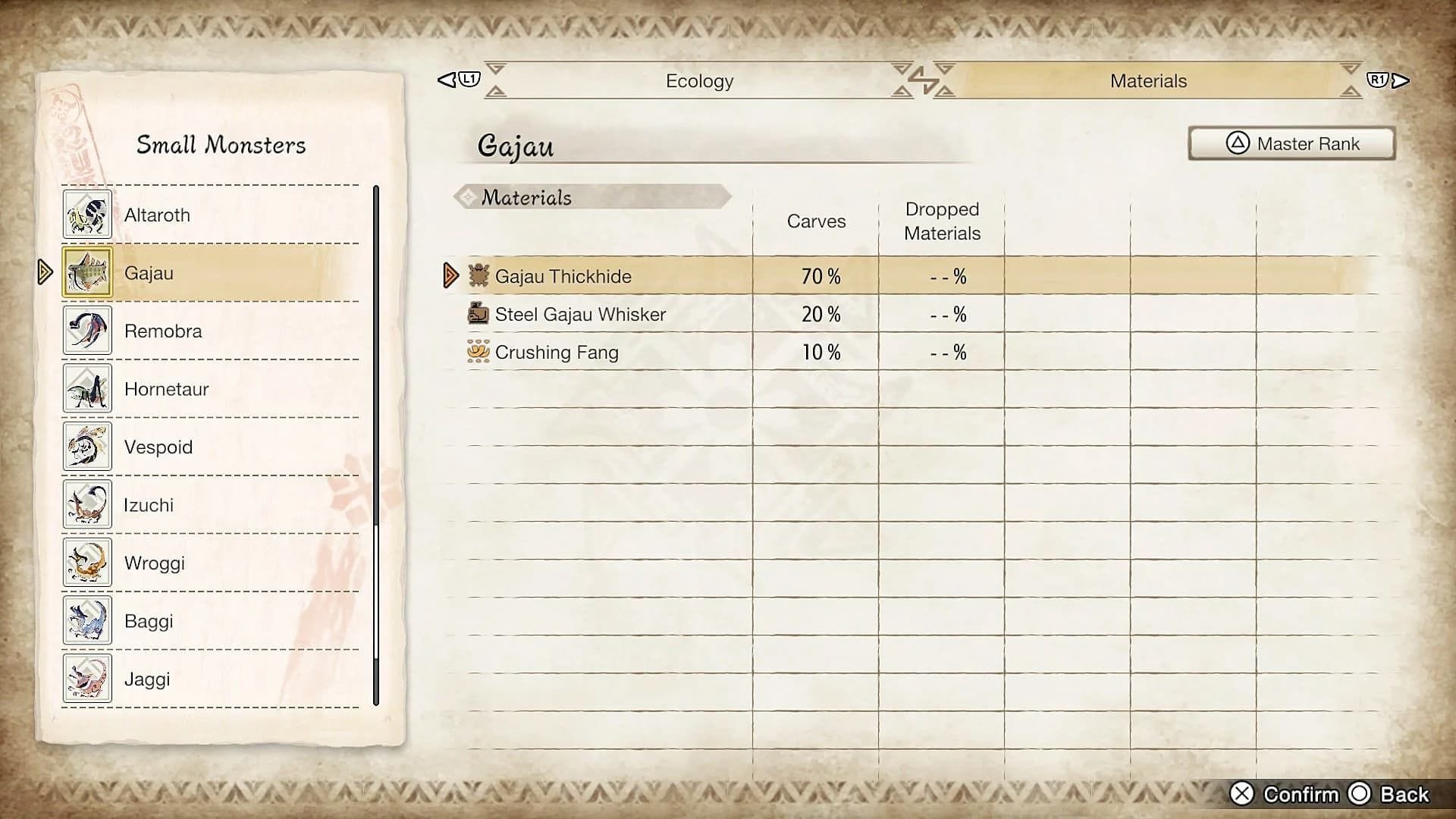Click the Baggi monster icon
1456x819 pixels.
click(x=87, y=620)
